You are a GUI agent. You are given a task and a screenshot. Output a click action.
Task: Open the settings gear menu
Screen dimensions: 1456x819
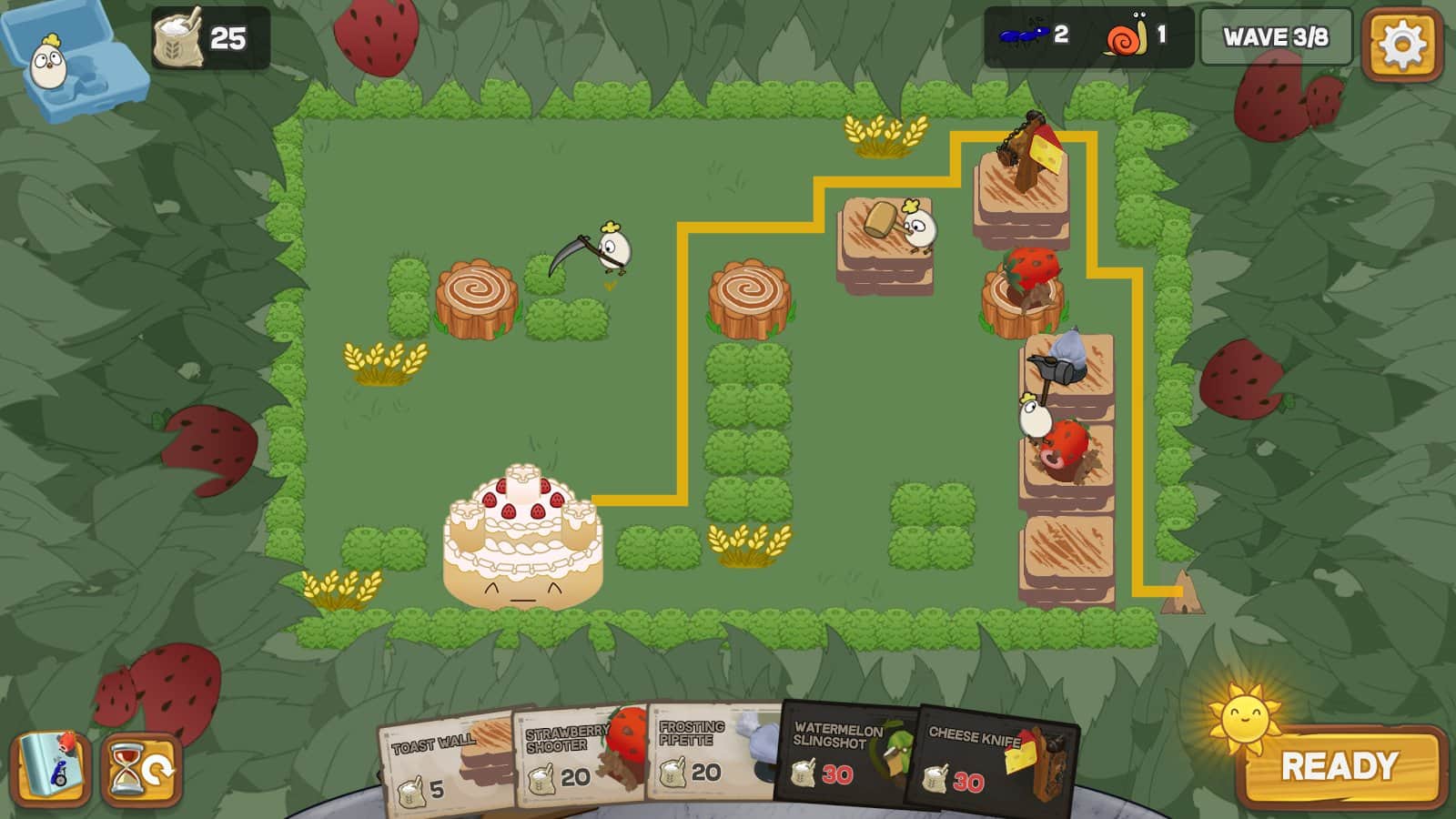[1404, 41]
